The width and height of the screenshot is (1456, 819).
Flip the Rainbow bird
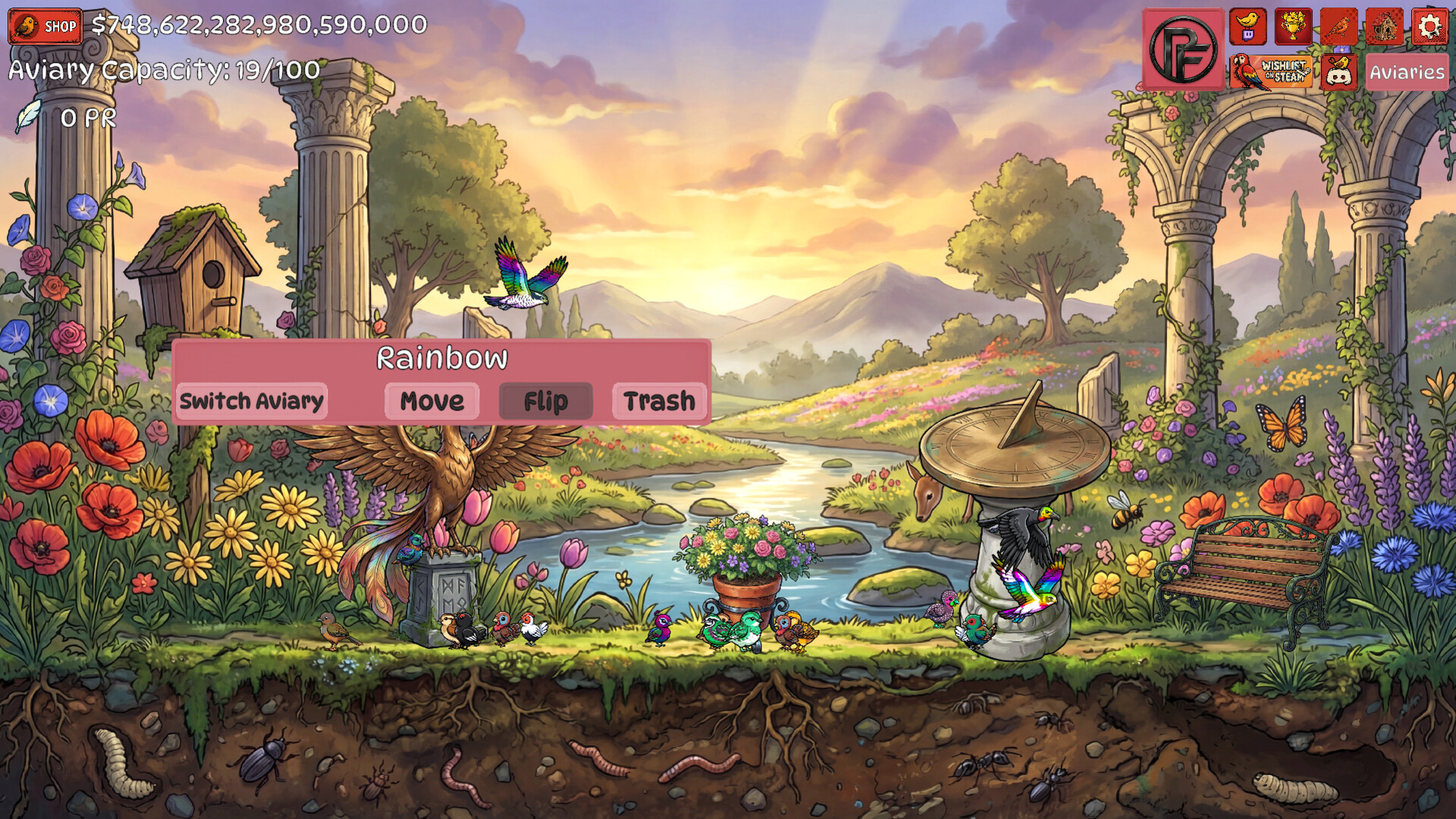pos(545,400)
